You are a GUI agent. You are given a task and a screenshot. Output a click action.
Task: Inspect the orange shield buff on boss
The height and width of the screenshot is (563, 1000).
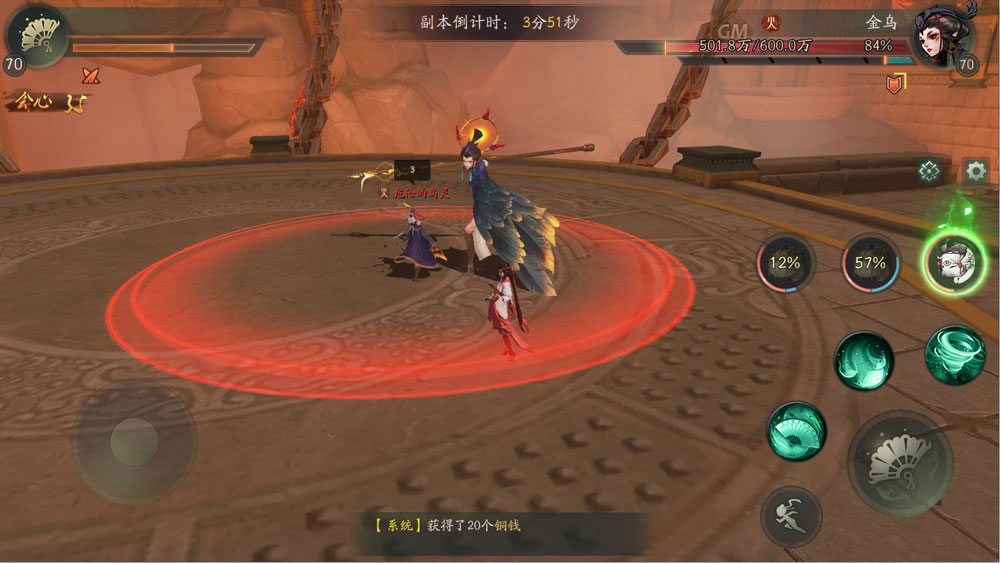[895, 85]
